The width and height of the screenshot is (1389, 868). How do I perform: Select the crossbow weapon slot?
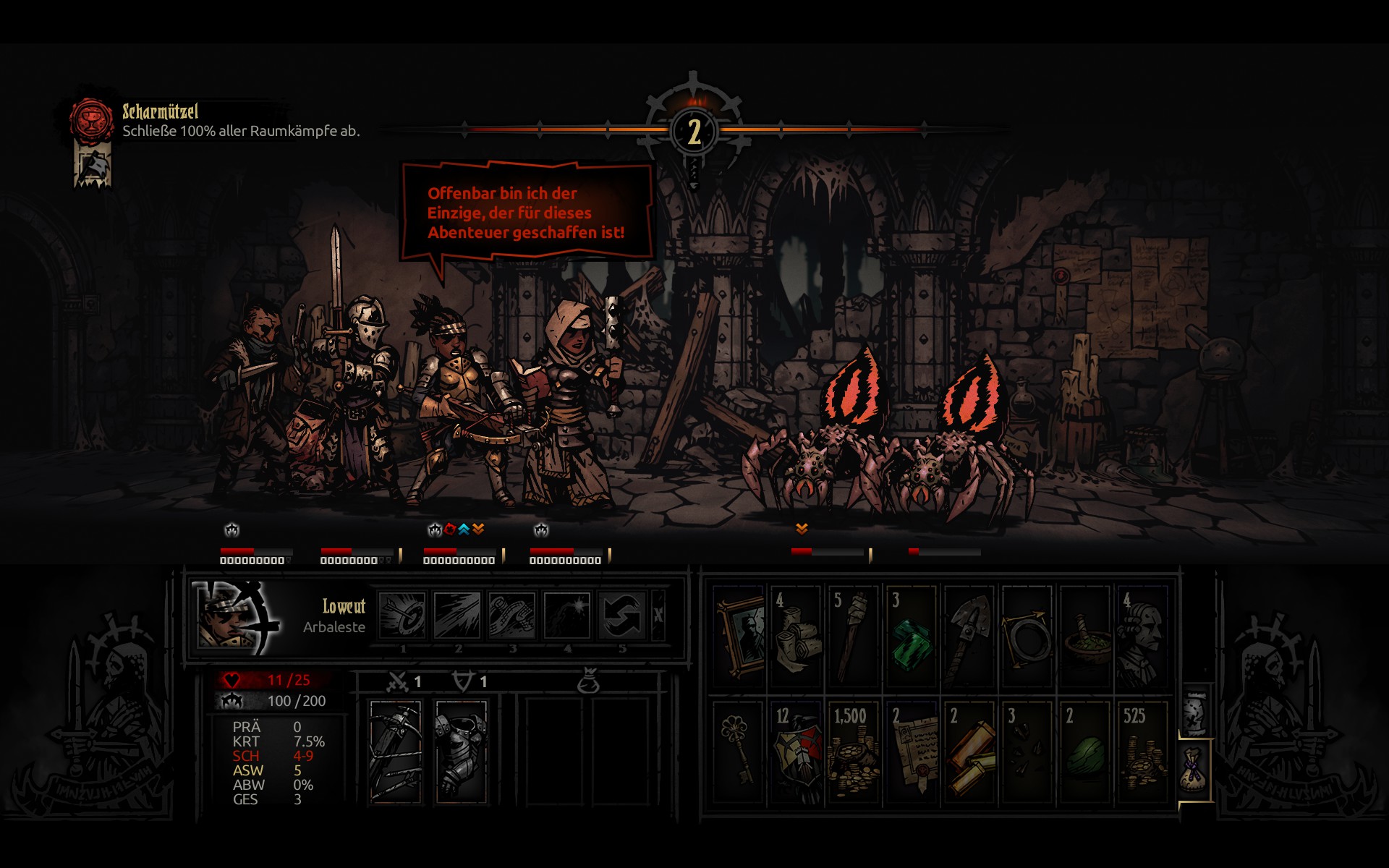(x=396, y=752)
